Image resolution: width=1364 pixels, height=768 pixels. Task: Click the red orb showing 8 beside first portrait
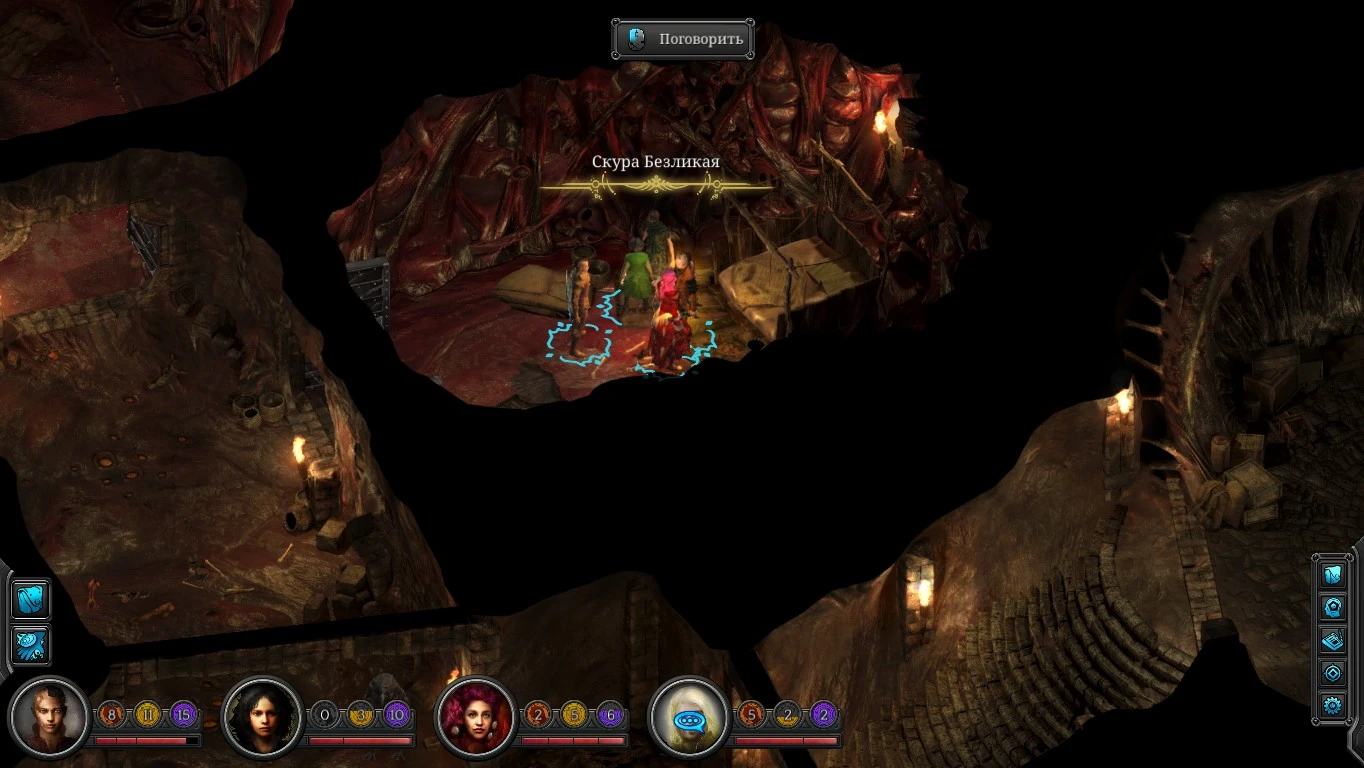point(111,714)
